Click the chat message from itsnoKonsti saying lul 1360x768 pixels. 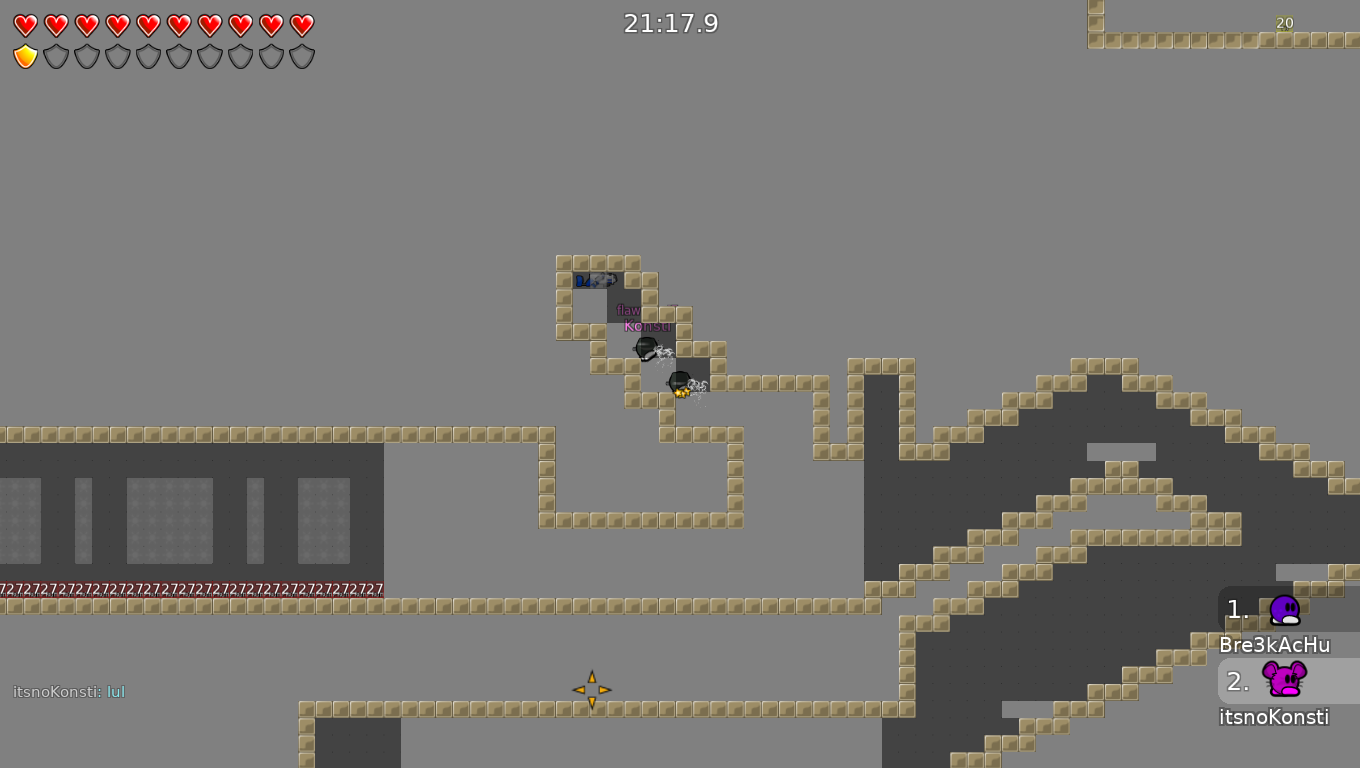coord(68,691)
